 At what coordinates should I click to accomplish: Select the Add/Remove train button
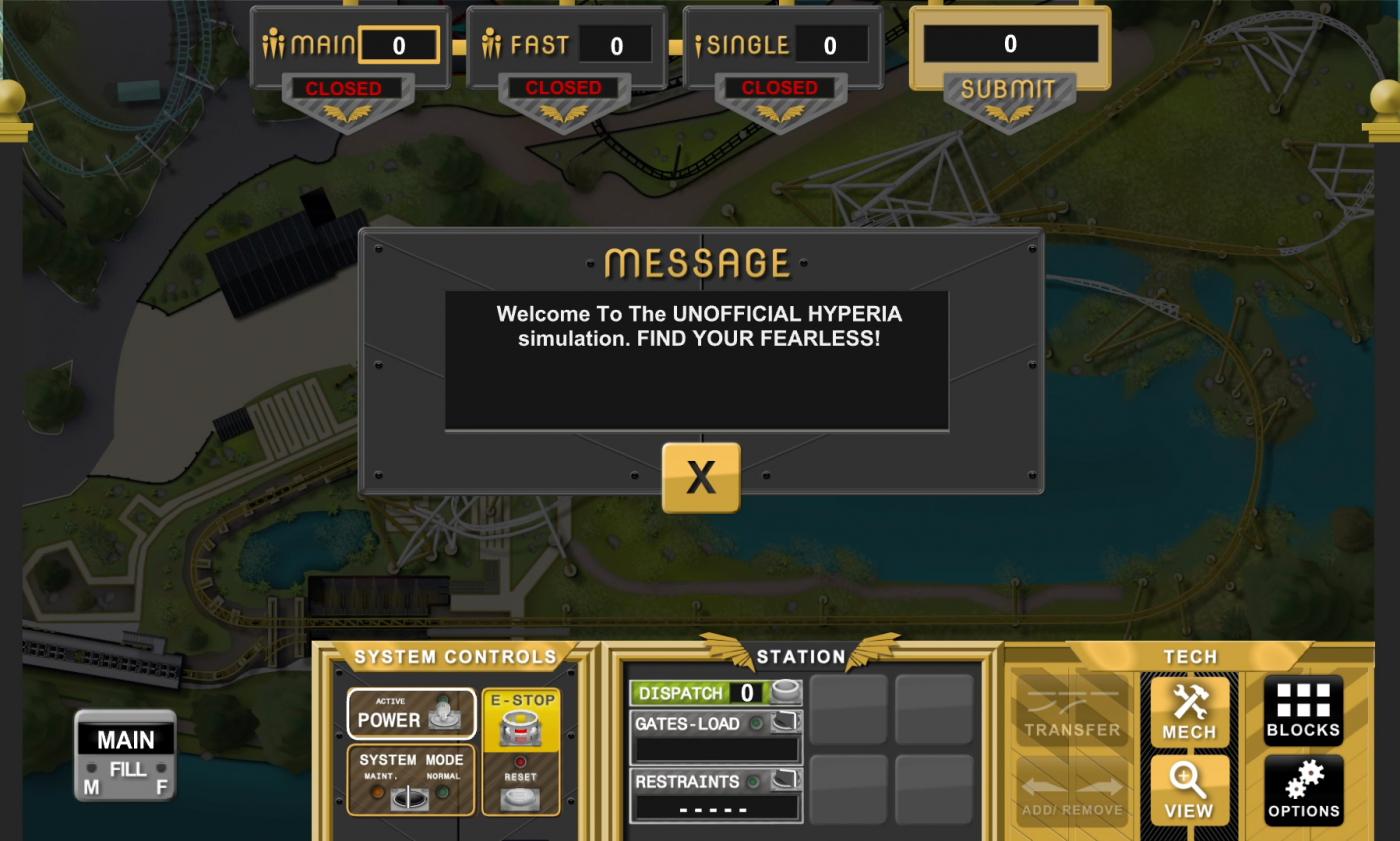click(x=1072, y=790)
